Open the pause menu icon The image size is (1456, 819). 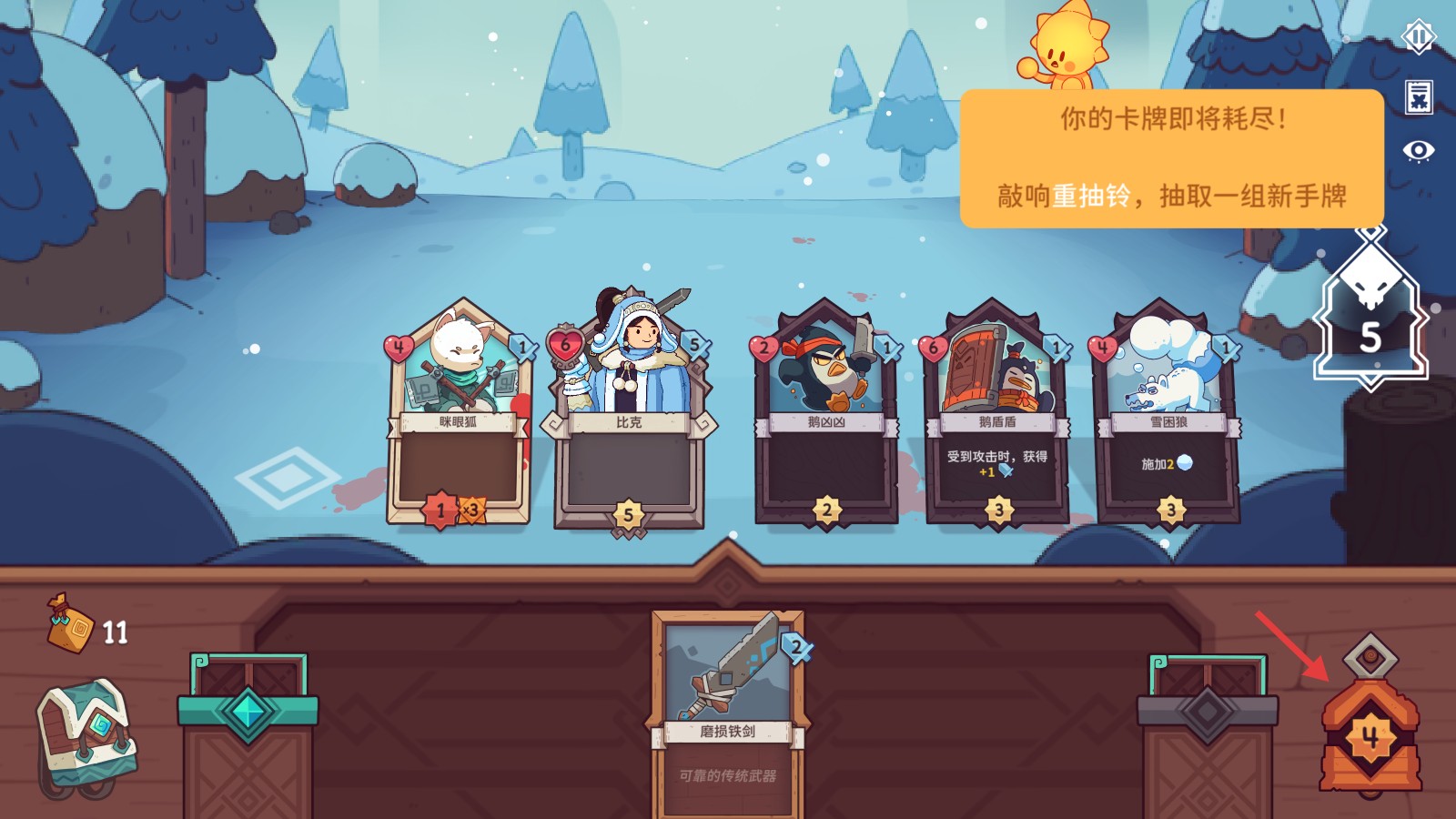click(x=1418, y=37)
